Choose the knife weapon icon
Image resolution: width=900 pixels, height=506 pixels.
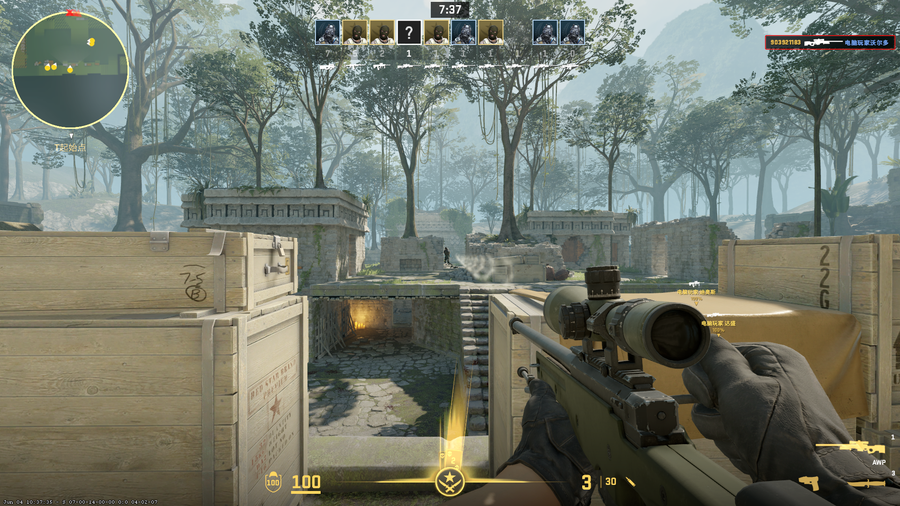tap(866, 483)
